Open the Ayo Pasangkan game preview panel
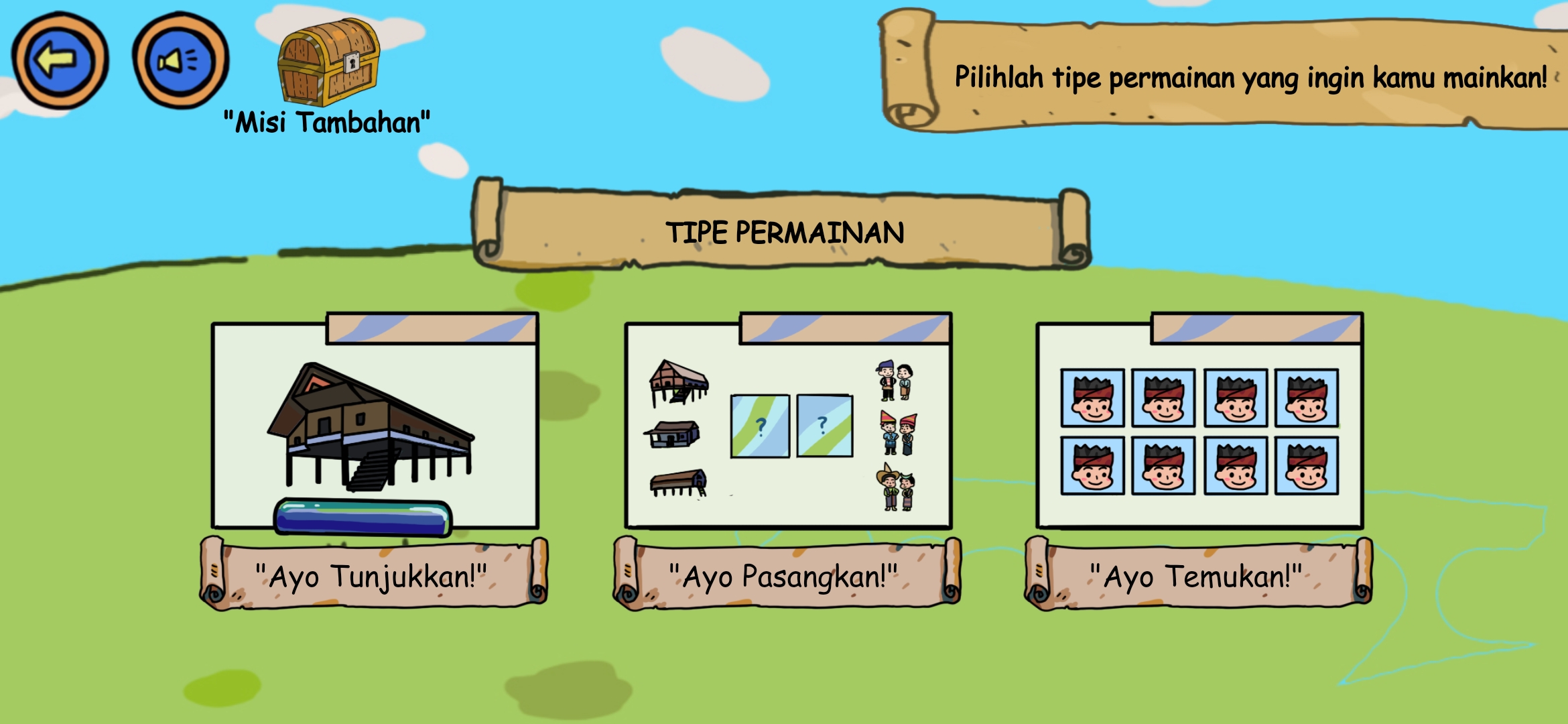Image resolution: width=1568 pixels, height=724 pixels. (787, 422)
